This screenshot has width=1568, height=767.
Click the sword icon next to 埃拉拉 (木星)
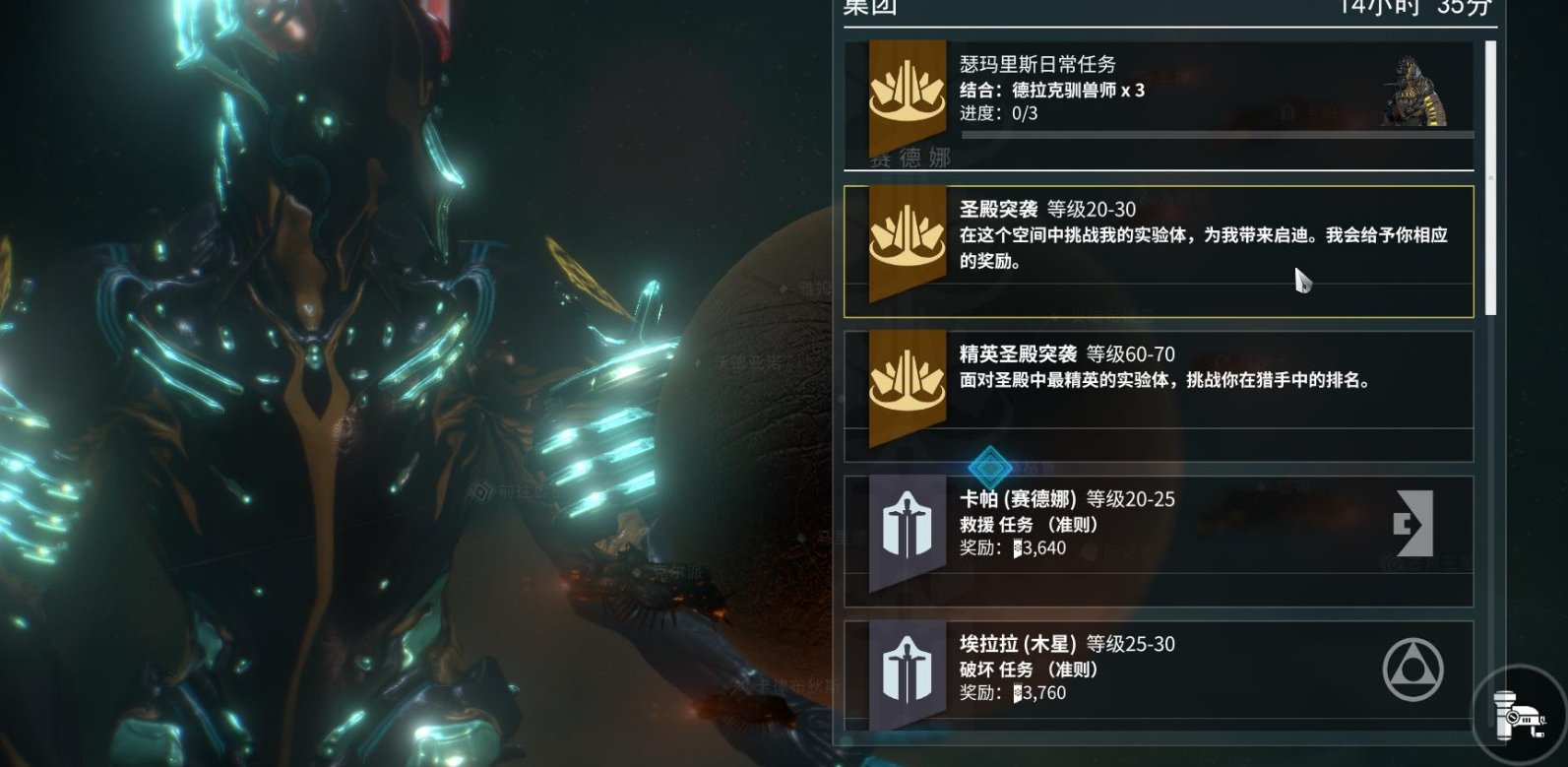[907, 668]
